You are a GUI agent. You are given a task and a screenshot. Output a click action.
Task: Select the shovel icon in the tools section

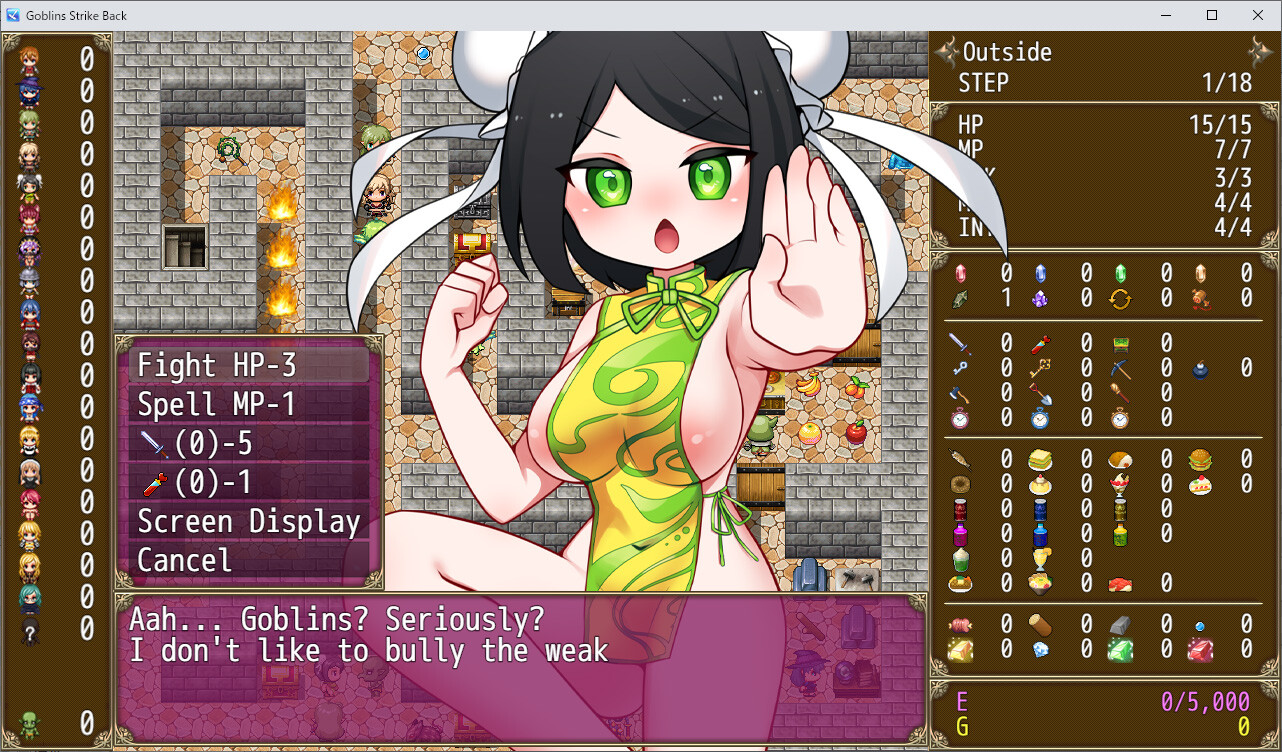pos(1040,394)
